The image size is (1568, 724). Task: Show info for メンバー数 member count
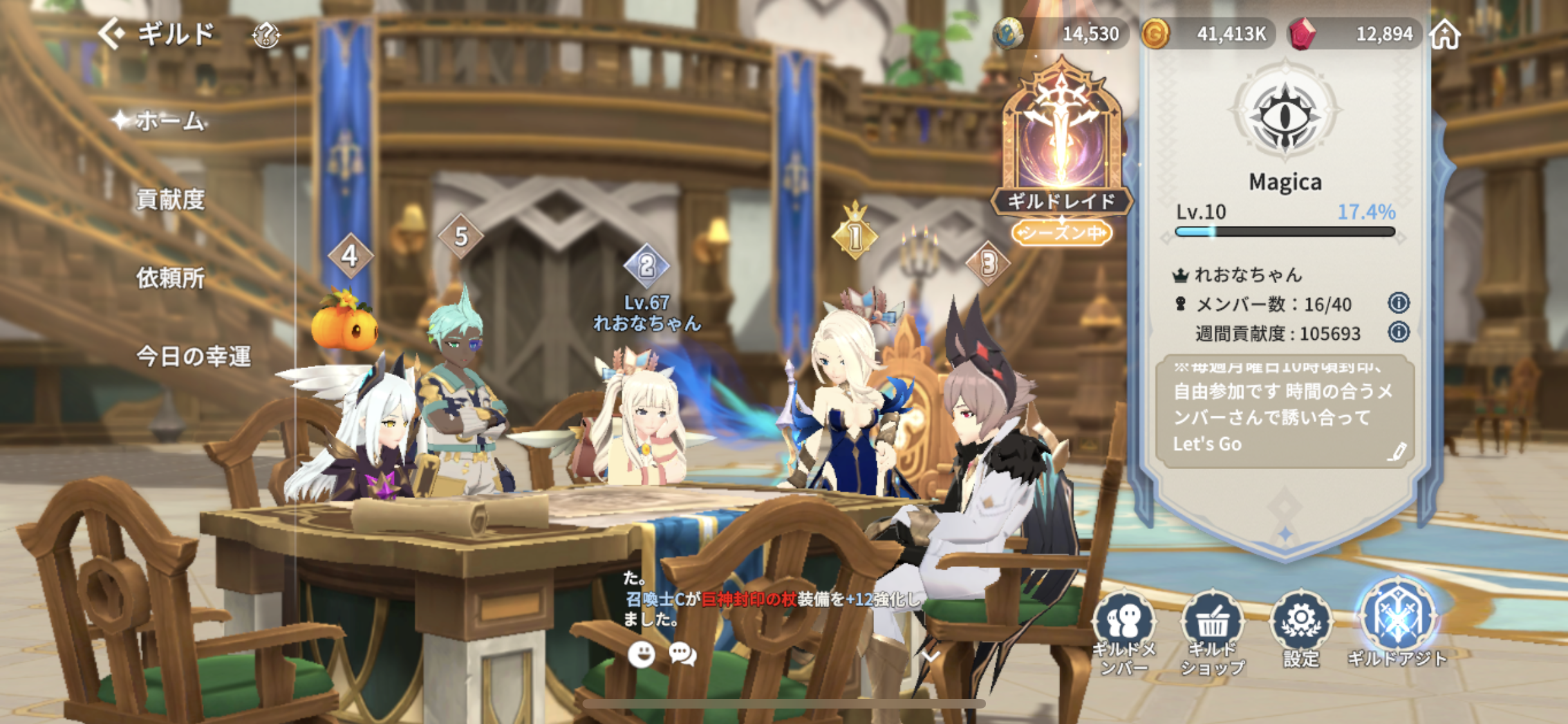pyautogui.click(x=1398, y=302)
